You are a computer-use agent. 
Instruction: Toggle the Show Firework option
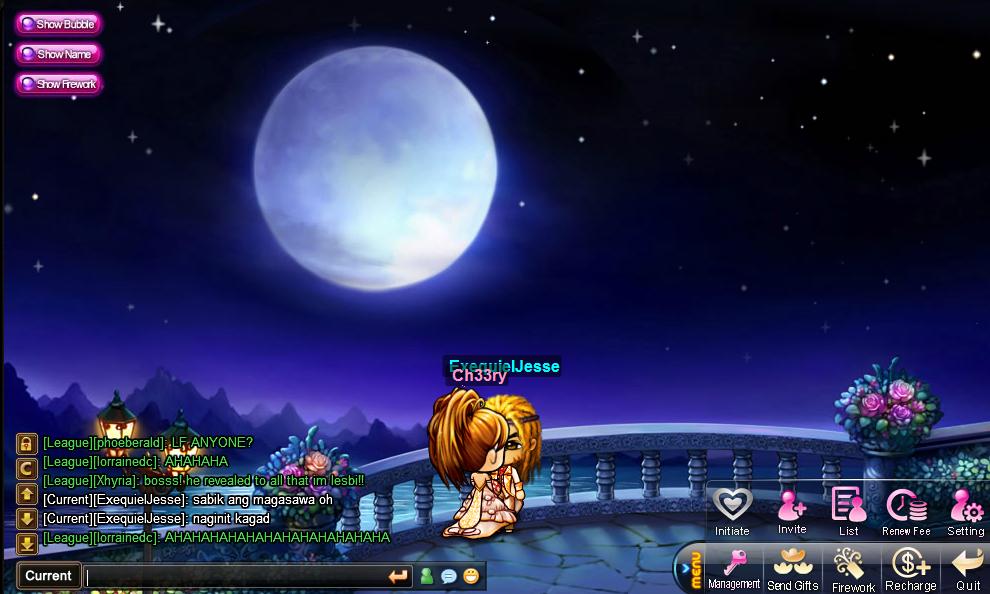click(59, 84)
